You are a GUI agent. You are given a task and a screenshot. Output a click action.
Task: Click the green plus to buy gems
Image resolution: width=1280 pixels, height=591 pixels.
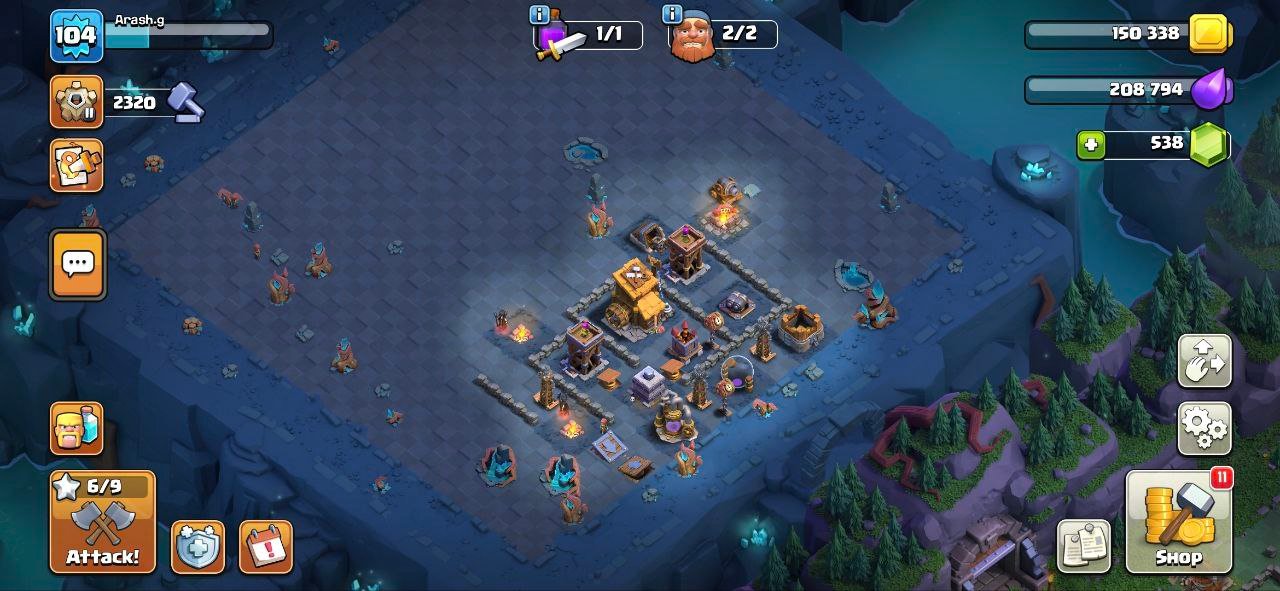[x=1091, y=144]
